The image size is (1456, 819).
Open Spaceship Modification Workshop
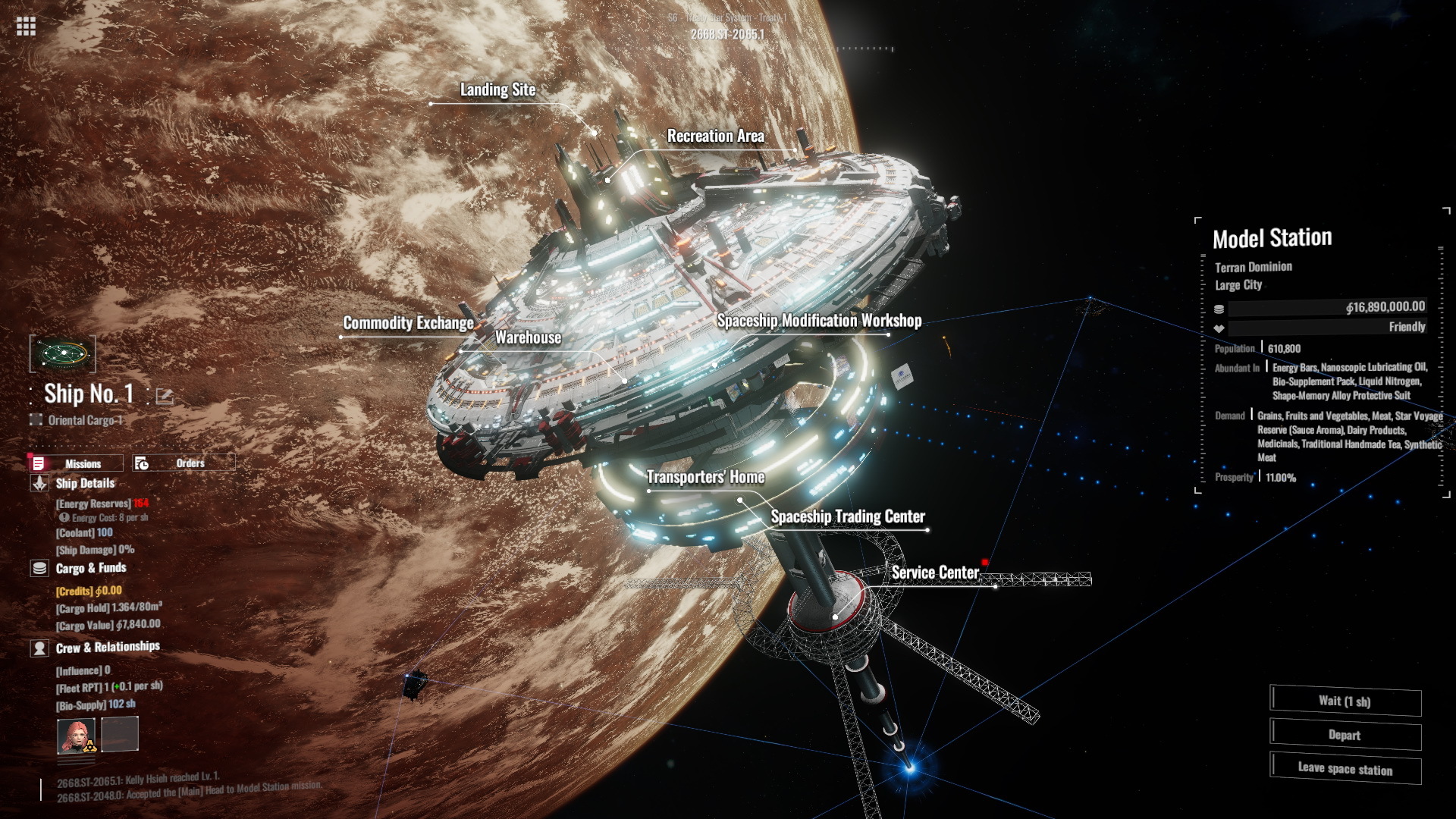pyautogui.click(x=819, y=321)
